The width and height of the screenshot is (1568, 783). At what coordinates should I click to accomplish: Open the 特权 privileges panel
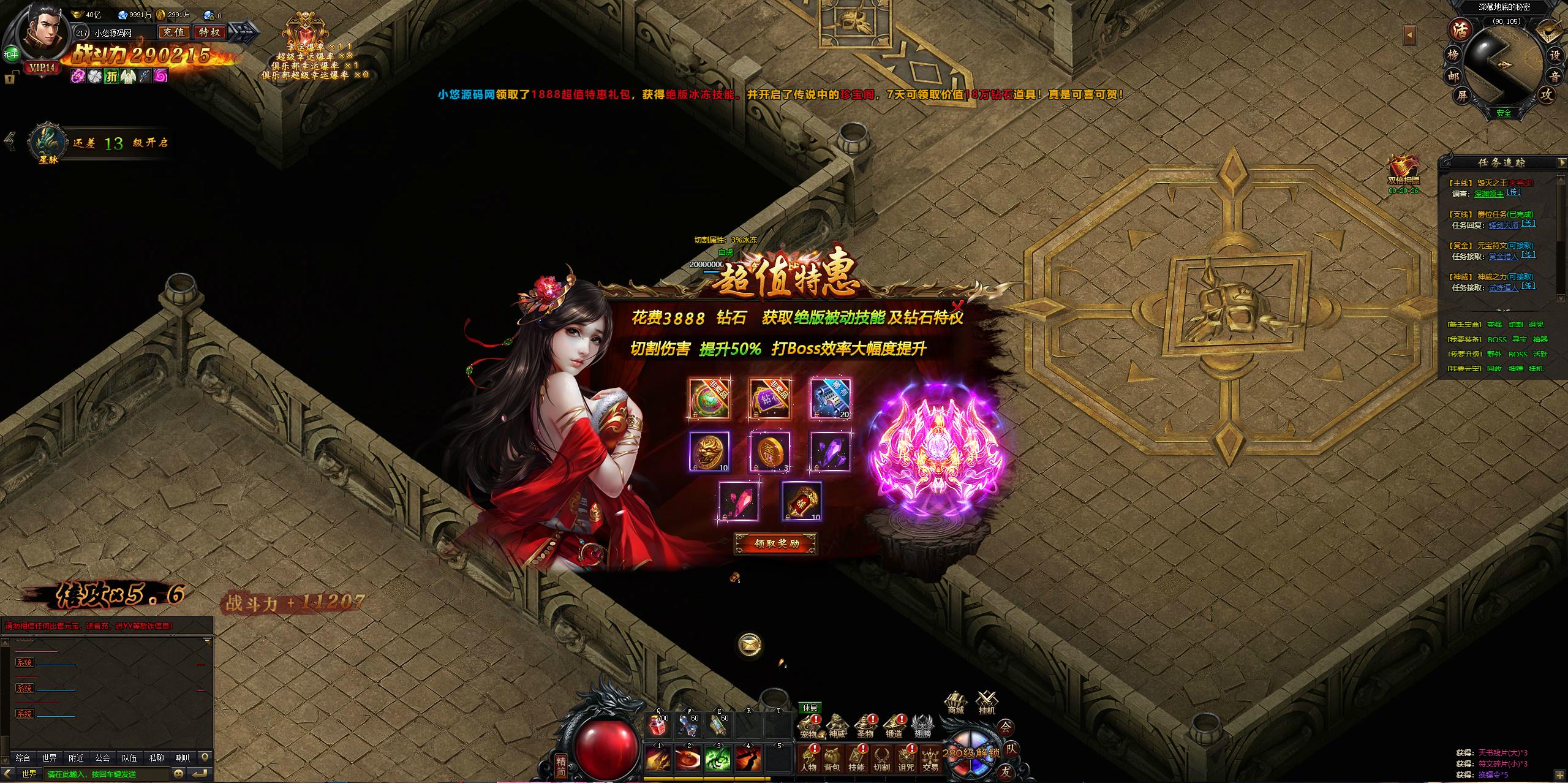coord(210,32)
